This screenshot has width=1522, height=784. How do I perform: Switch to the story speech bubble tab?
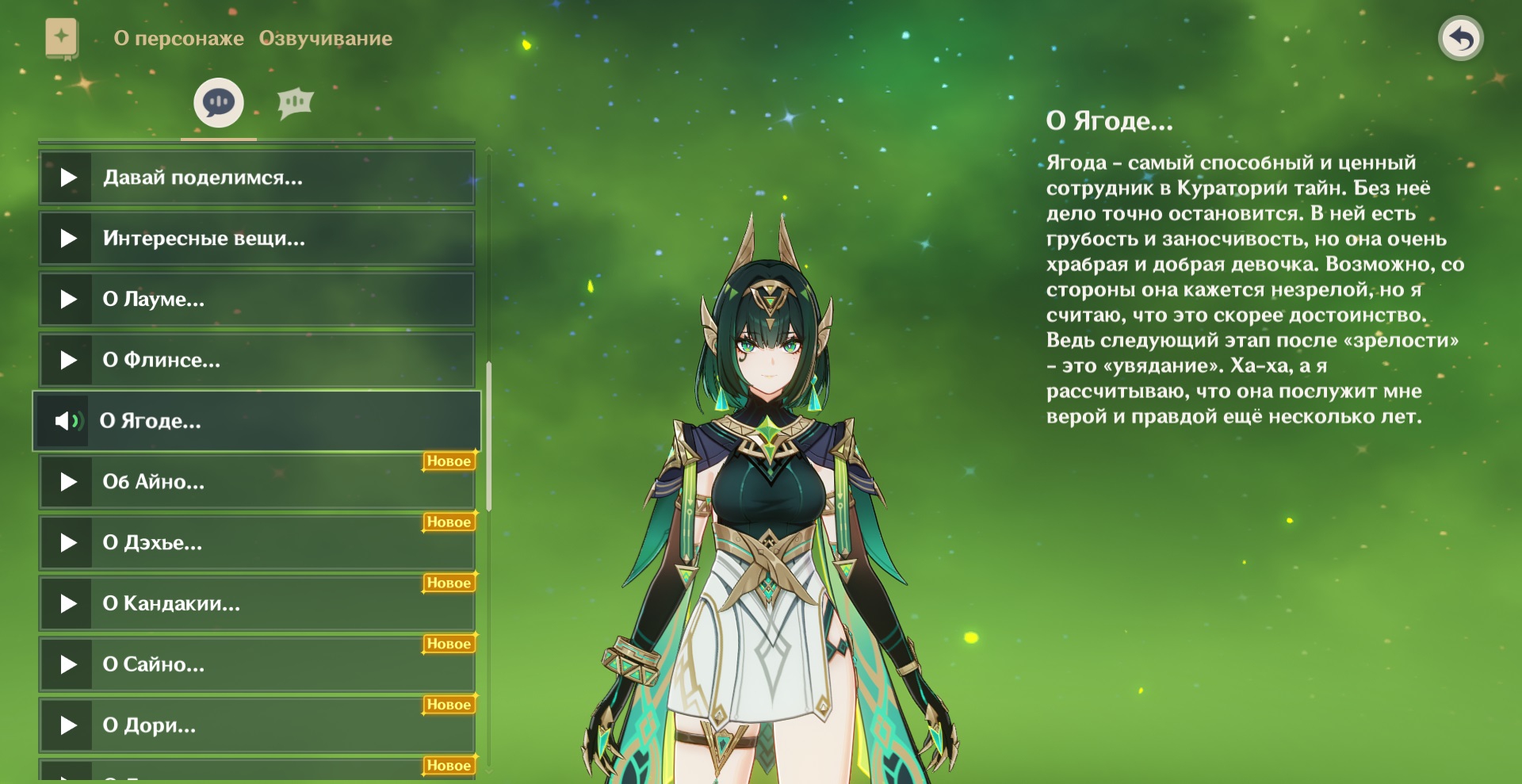point(219,103)
